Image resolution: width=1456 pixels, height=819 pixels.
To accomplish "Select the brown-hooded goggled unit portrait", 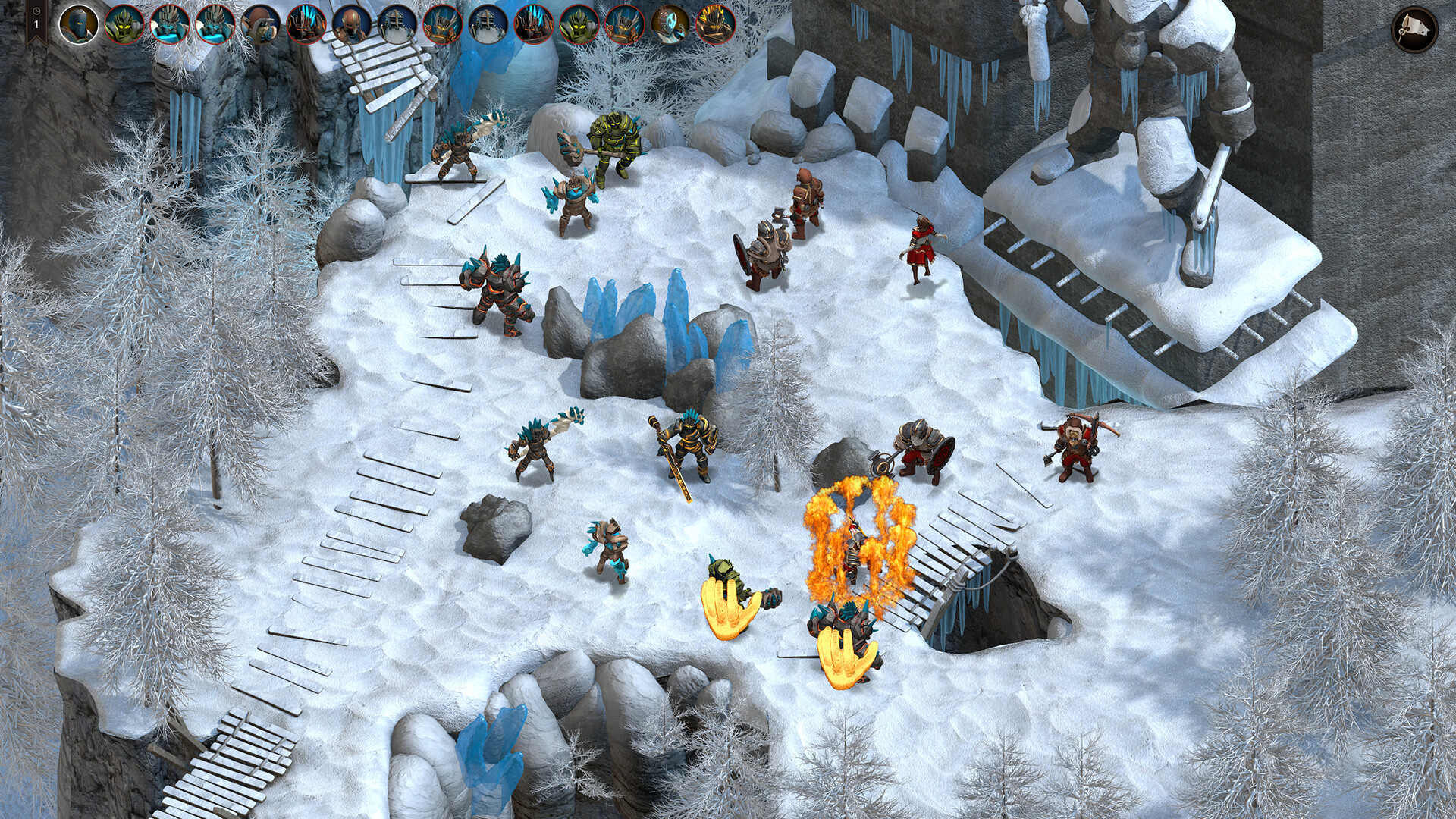I will 260,24.
